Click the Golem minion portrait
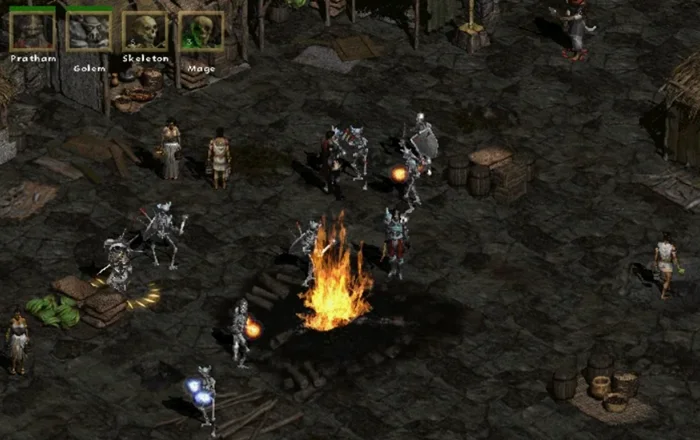Viewport: 700px width, 440px height. (x=89, y=31)
